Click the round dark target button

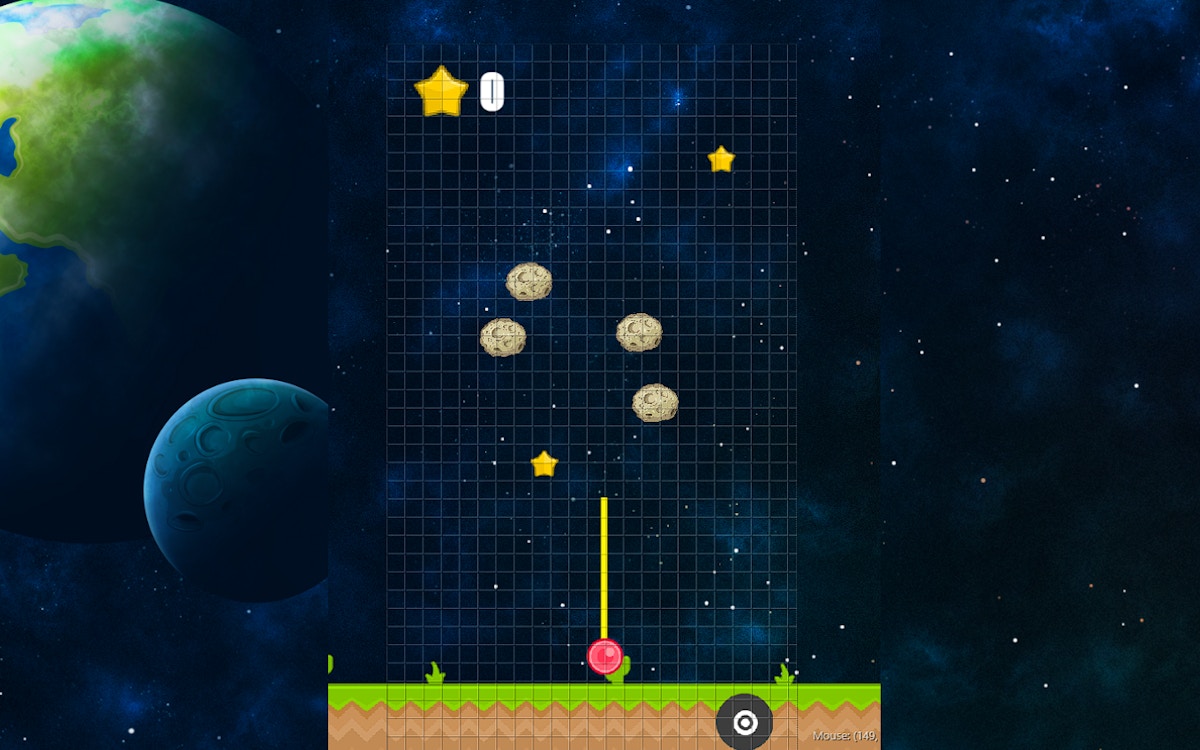coord(744,722)
